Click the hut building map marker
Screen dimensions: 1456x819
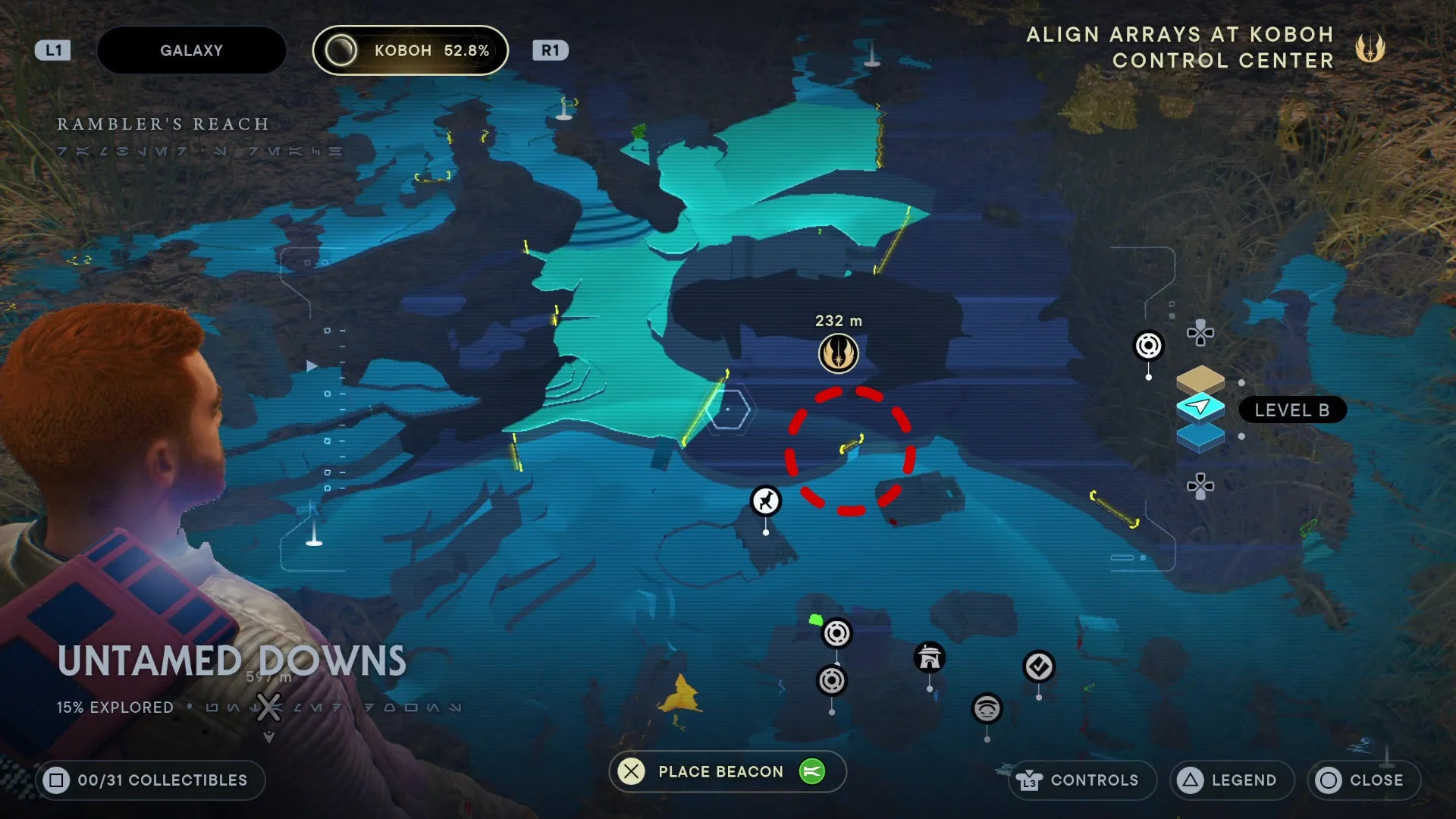[x=930, y=657]
